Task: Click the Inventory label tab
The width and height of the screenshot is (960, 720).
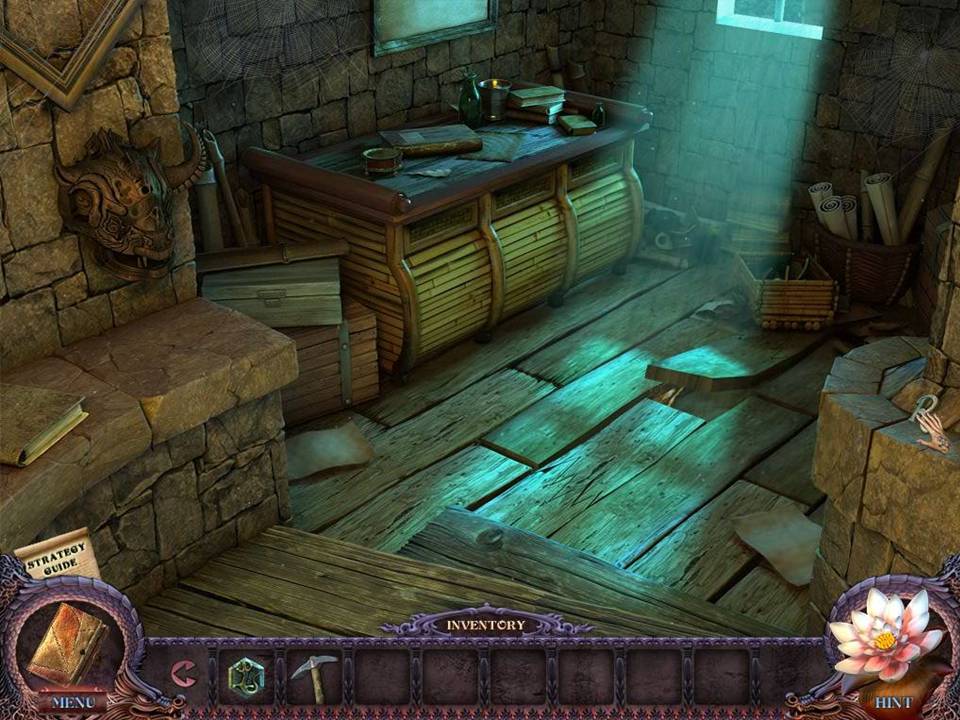Action: pos(485,625)
